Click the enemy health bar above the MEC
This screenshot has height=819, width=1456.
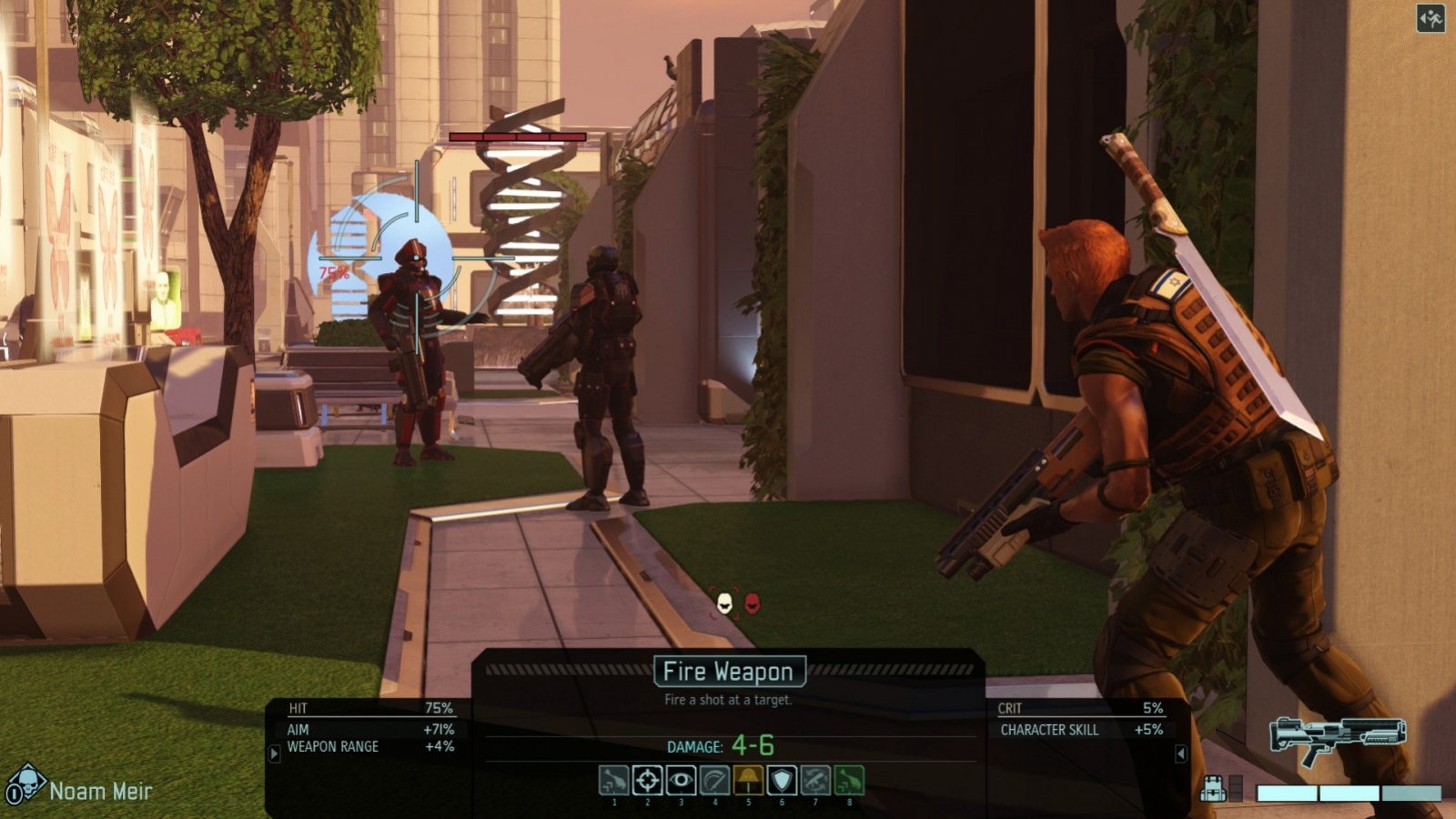[519, 136]
